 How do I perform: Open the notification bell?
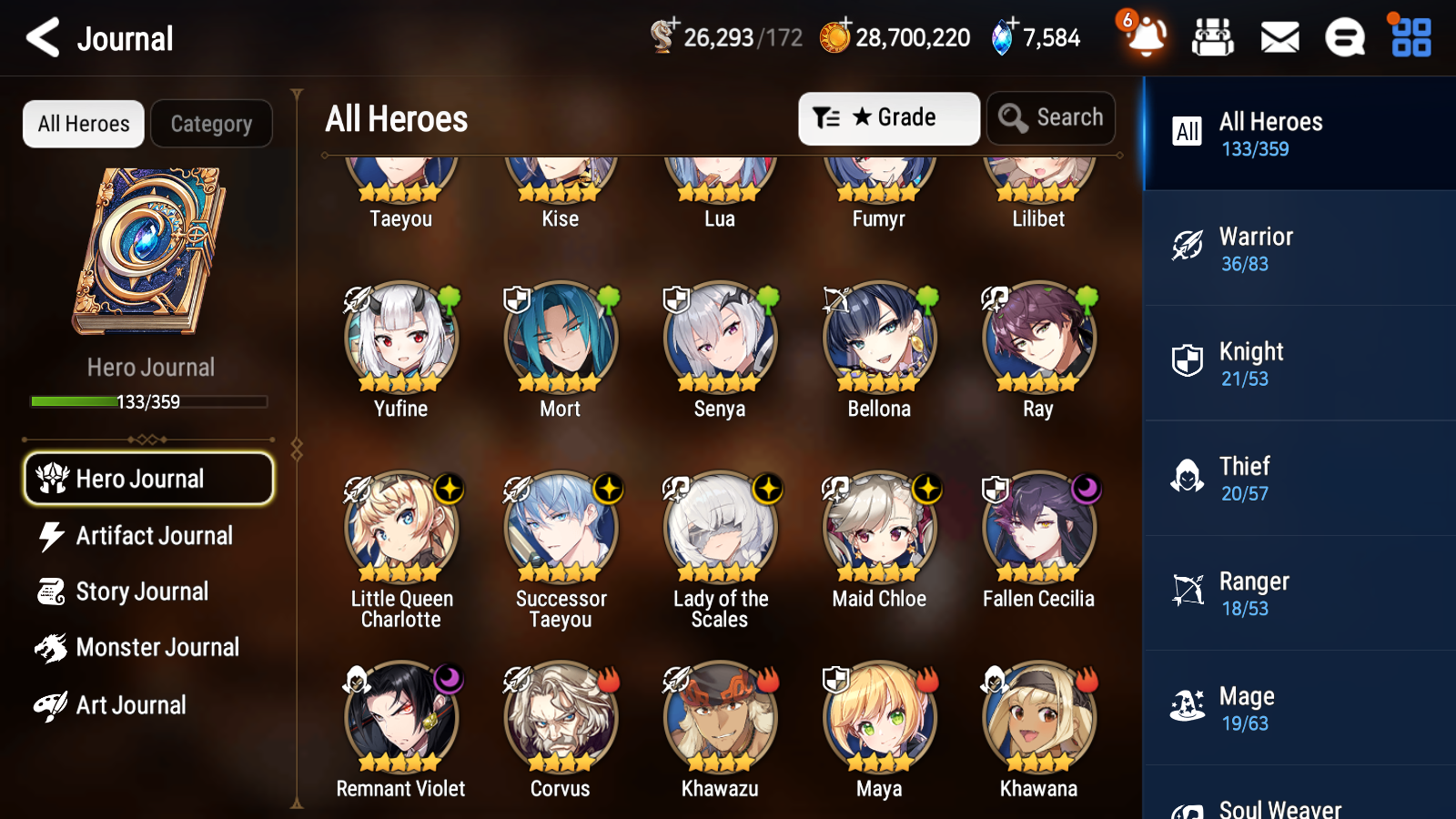pyautogui.click(x=1146, y=38)
